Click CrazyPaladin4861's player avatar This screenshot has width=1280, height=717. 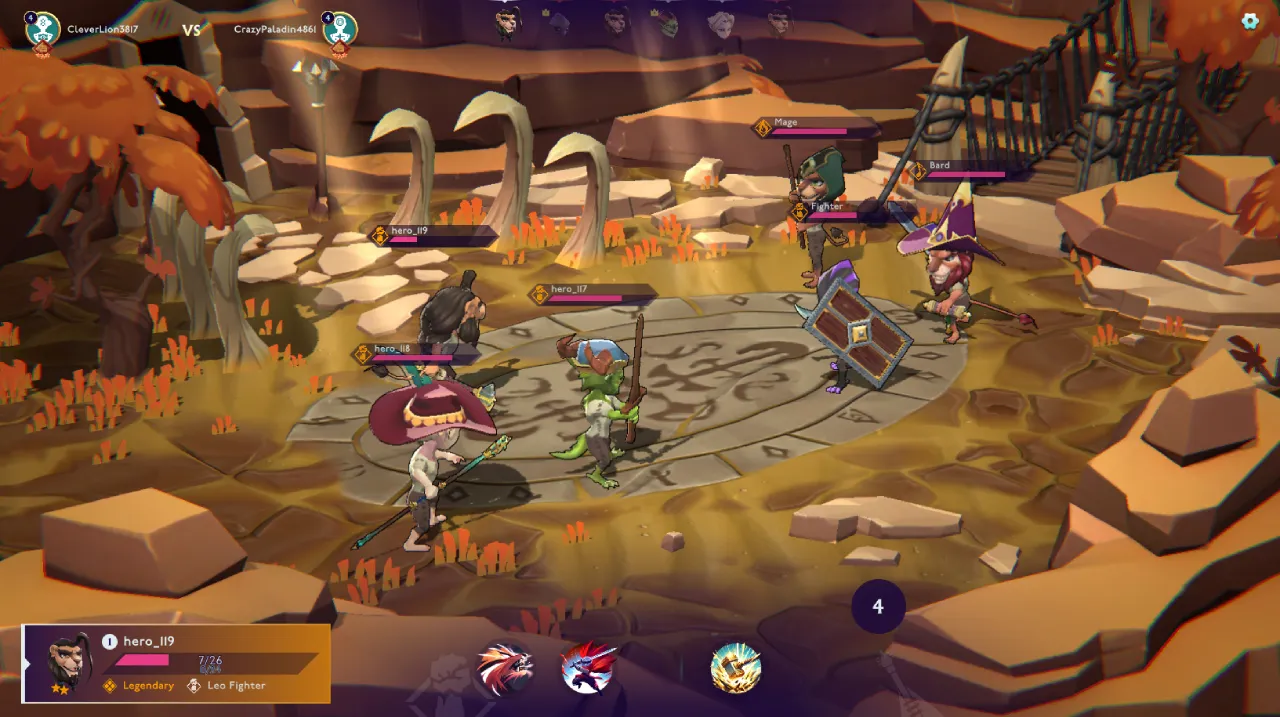340,29
